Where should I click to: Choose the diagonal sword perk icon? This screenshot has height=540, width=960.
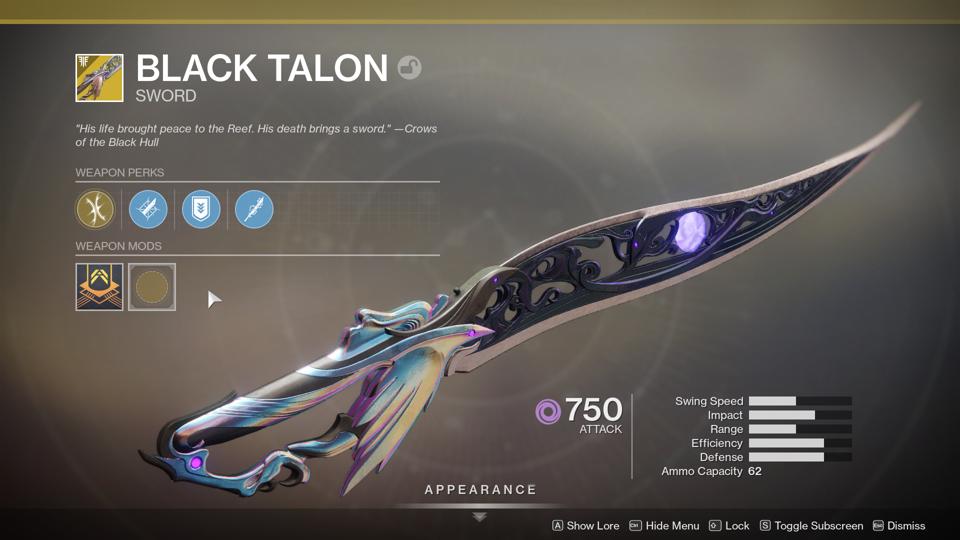point(254,210)
